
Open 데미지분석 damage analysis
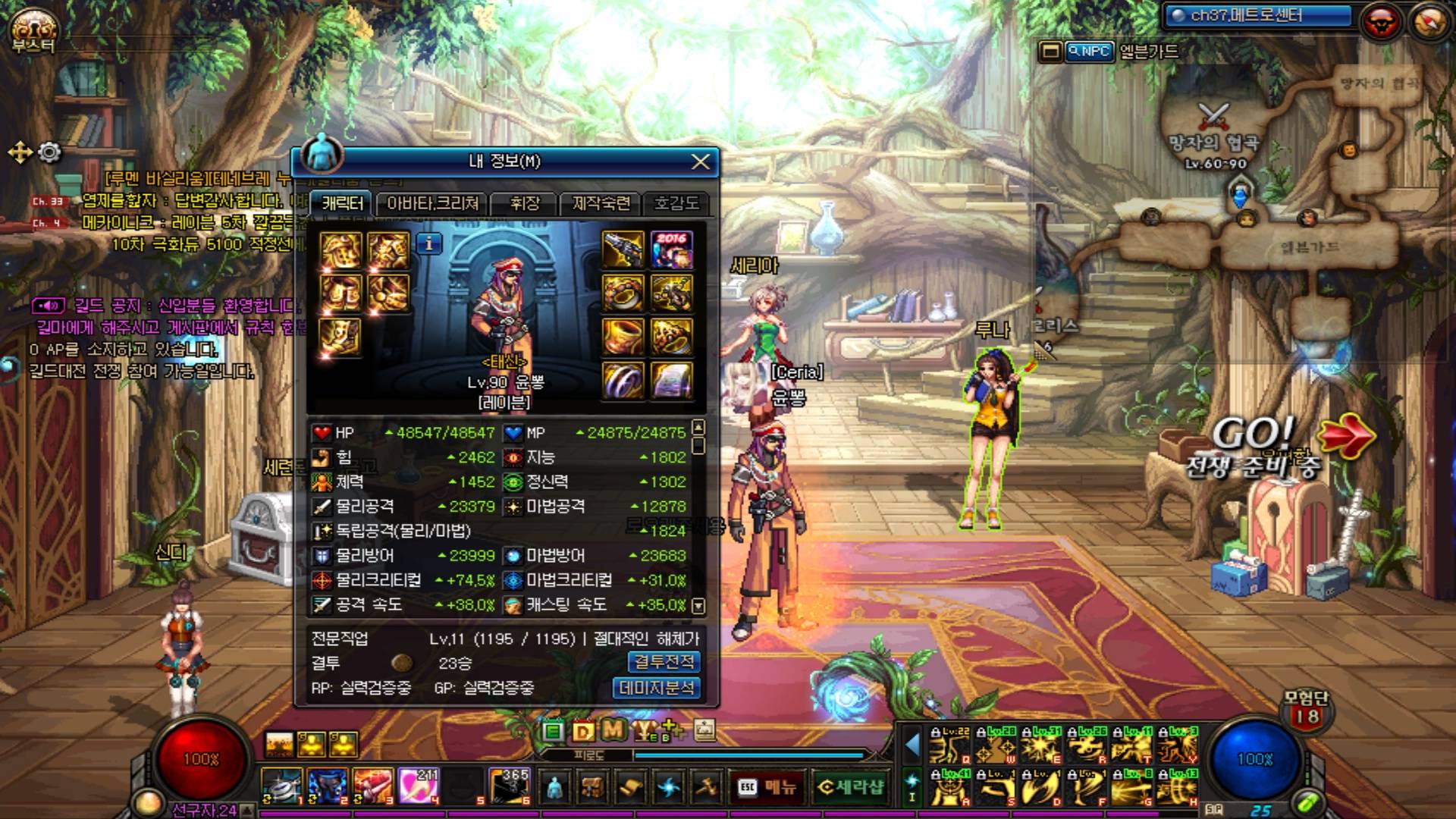click(x=656, y=688)
